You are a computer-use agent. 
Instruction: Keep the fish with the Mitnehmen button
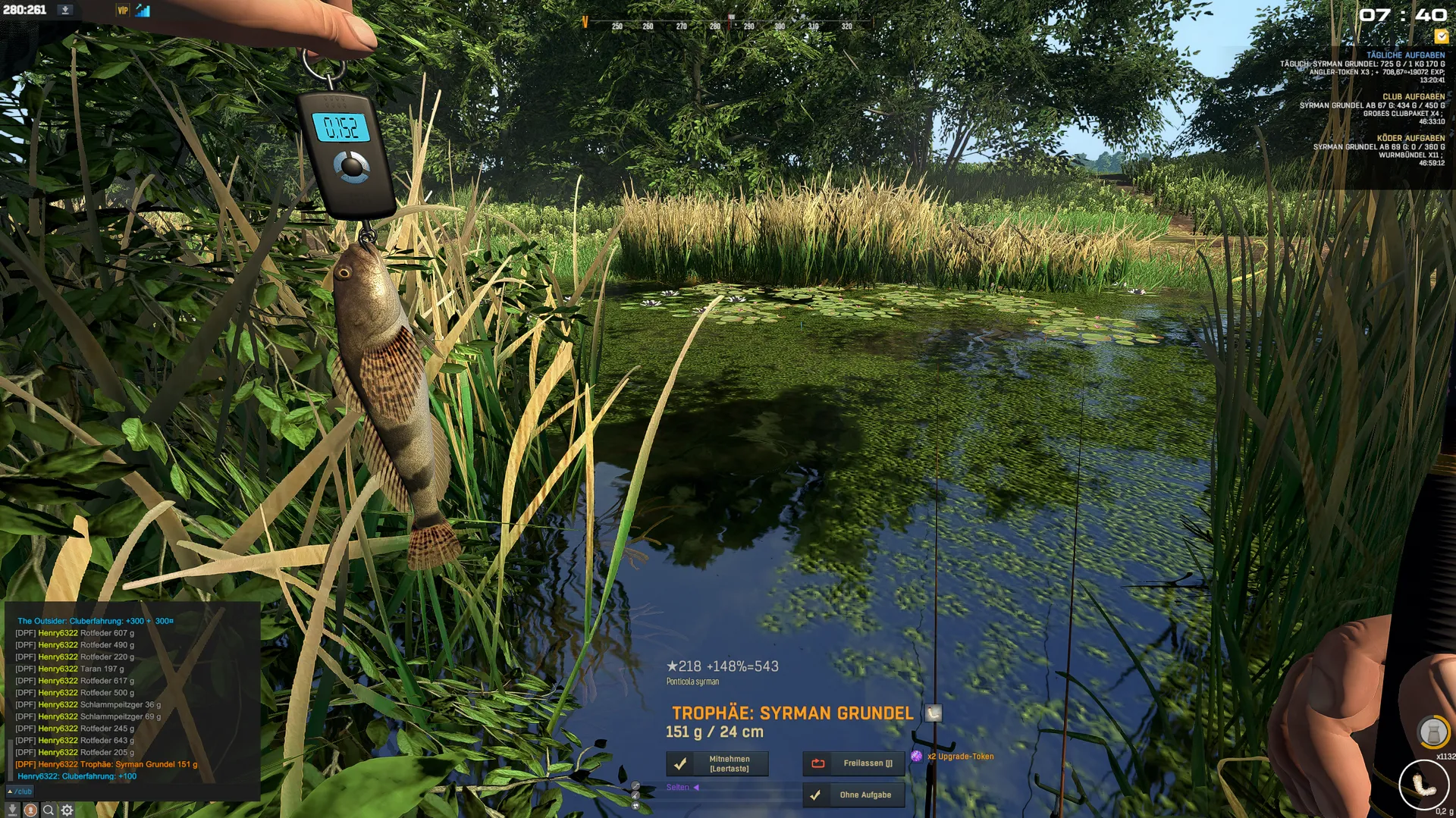pyautogui.click(x=717, y=763)
